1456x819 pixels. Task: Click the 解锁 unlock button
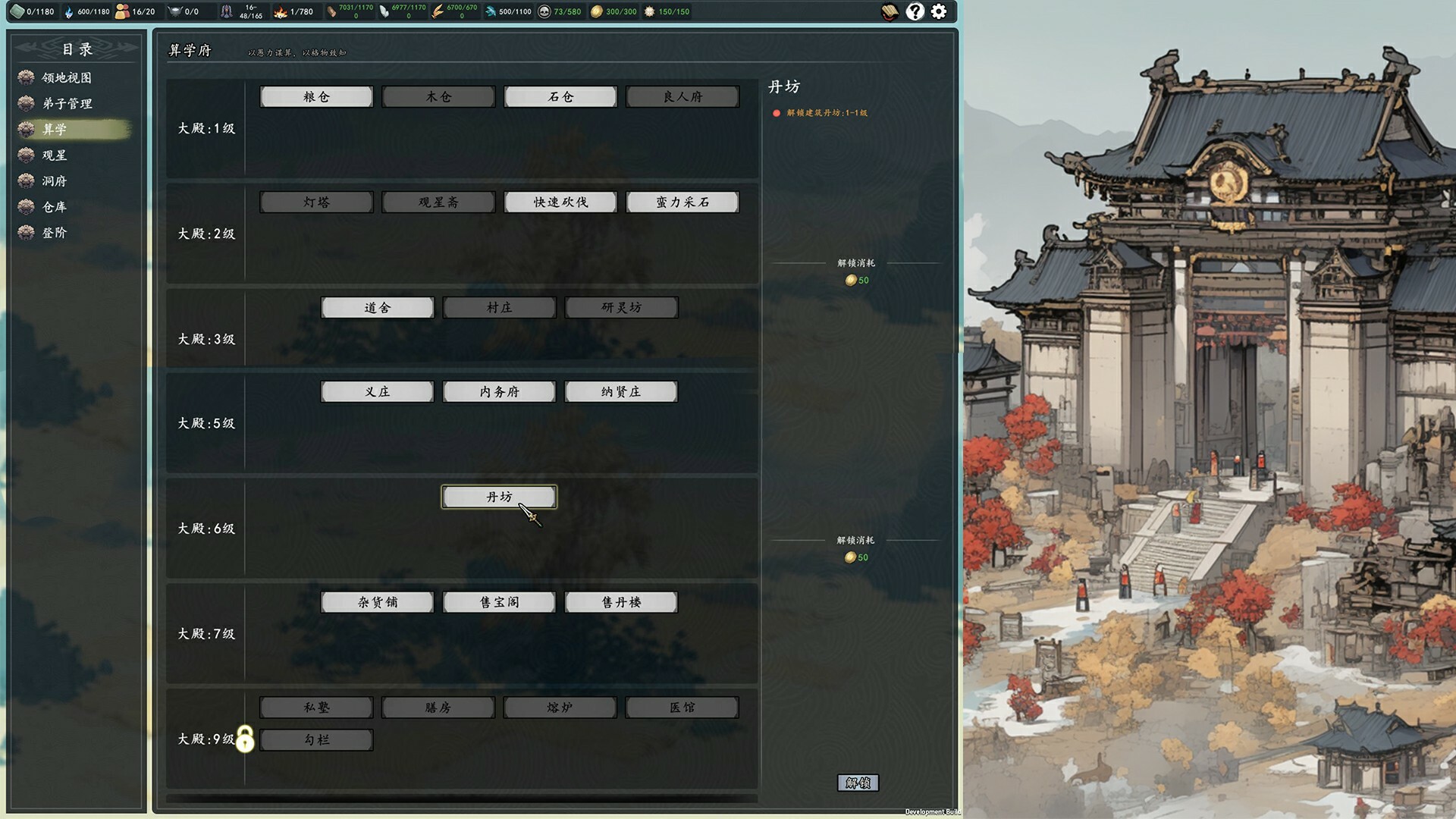(858, 782)
